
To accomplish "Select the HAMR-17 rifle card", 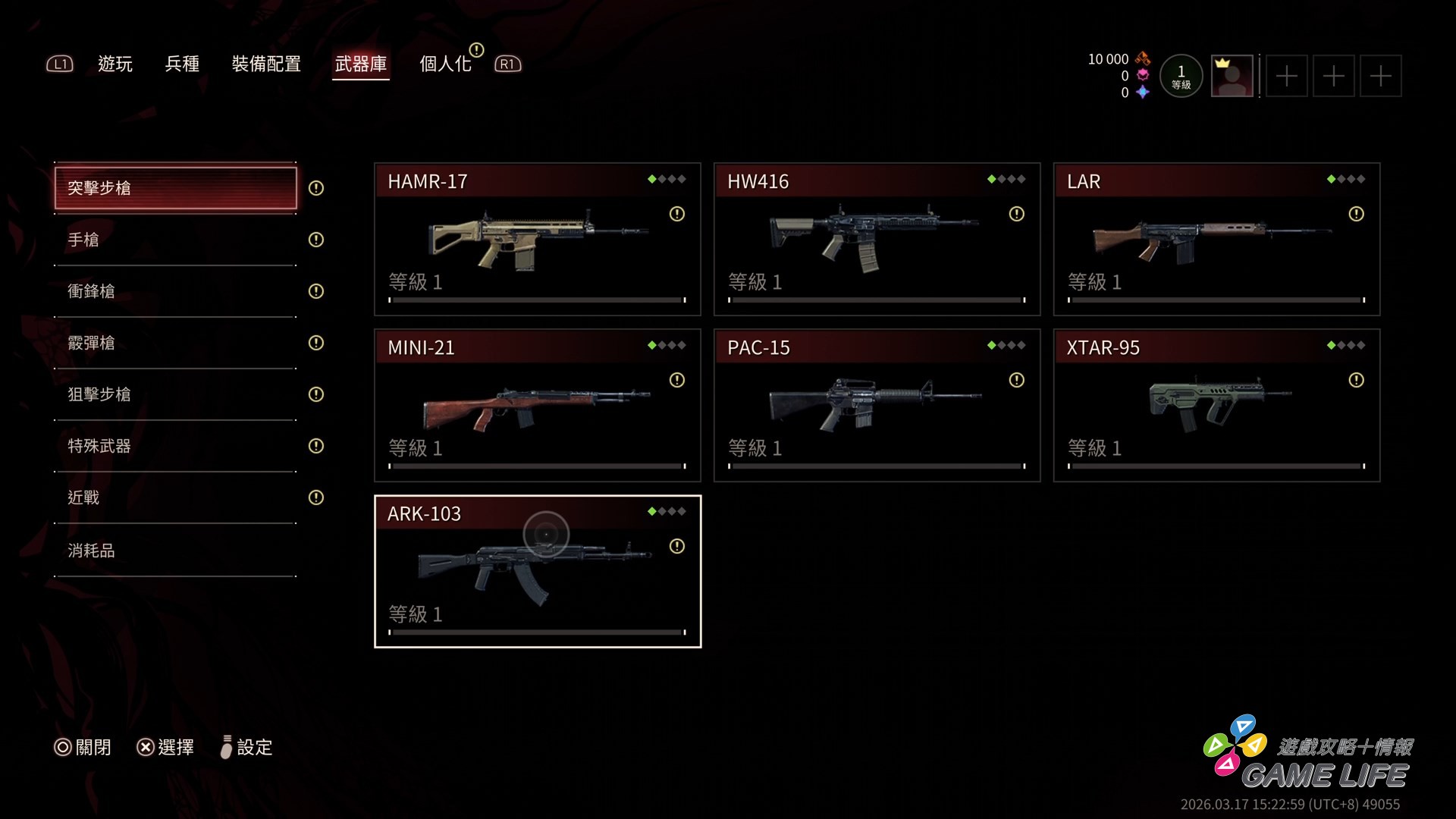I will [538, 240].
